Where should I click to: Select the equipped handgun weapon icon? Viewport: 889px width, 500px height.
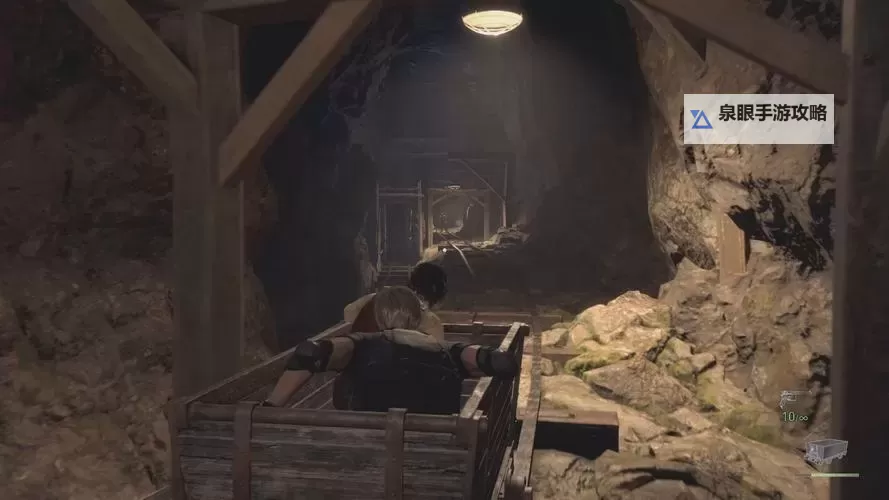point(790,399)
